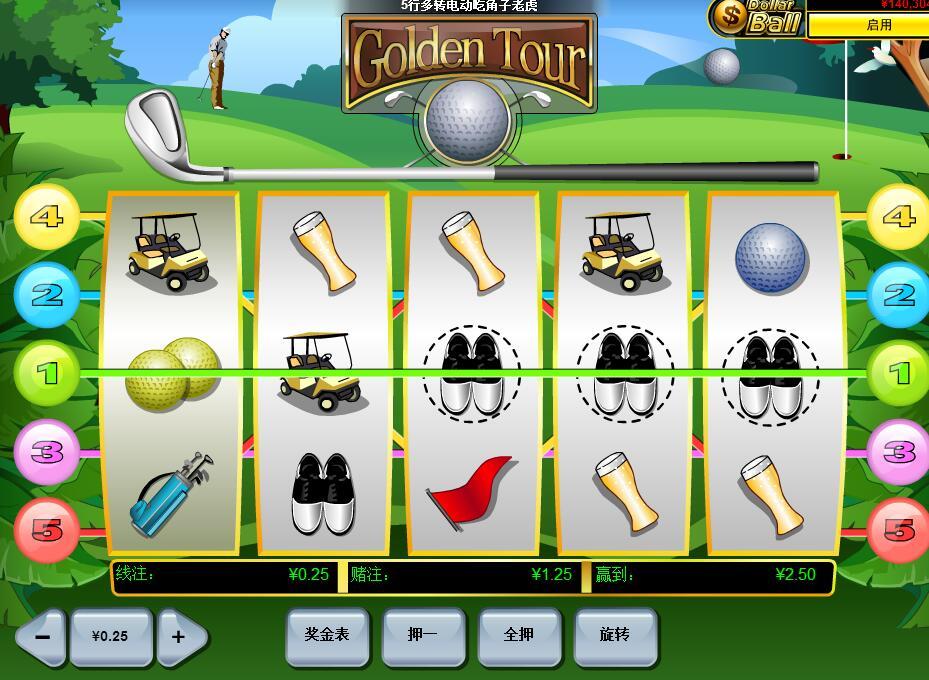Image resolution: width=929 pixels, height=680 pixels.
Task: Enable Dollar Ball with the yellow 启用 button
Action: [868, 25]
